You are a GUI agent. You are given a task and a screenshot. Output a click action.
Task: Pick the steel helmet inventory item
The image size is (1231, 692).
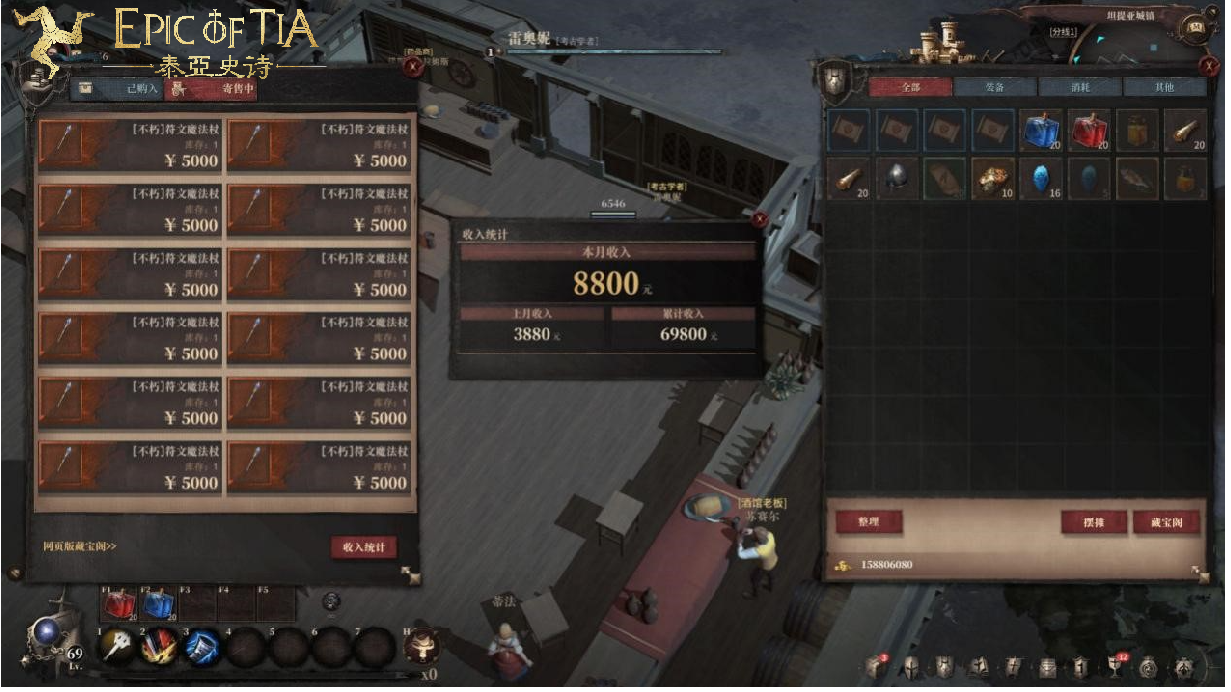pos(897,178)
